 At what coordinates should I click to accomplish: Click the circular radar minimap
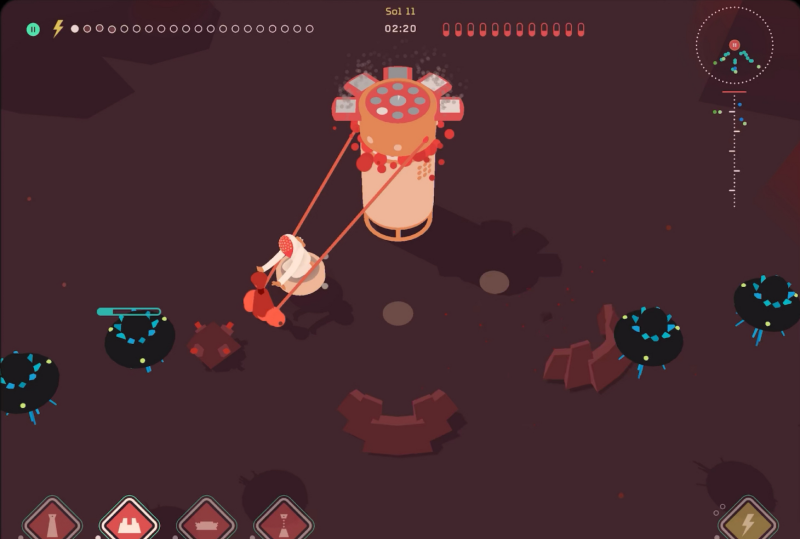click(734, 46)
